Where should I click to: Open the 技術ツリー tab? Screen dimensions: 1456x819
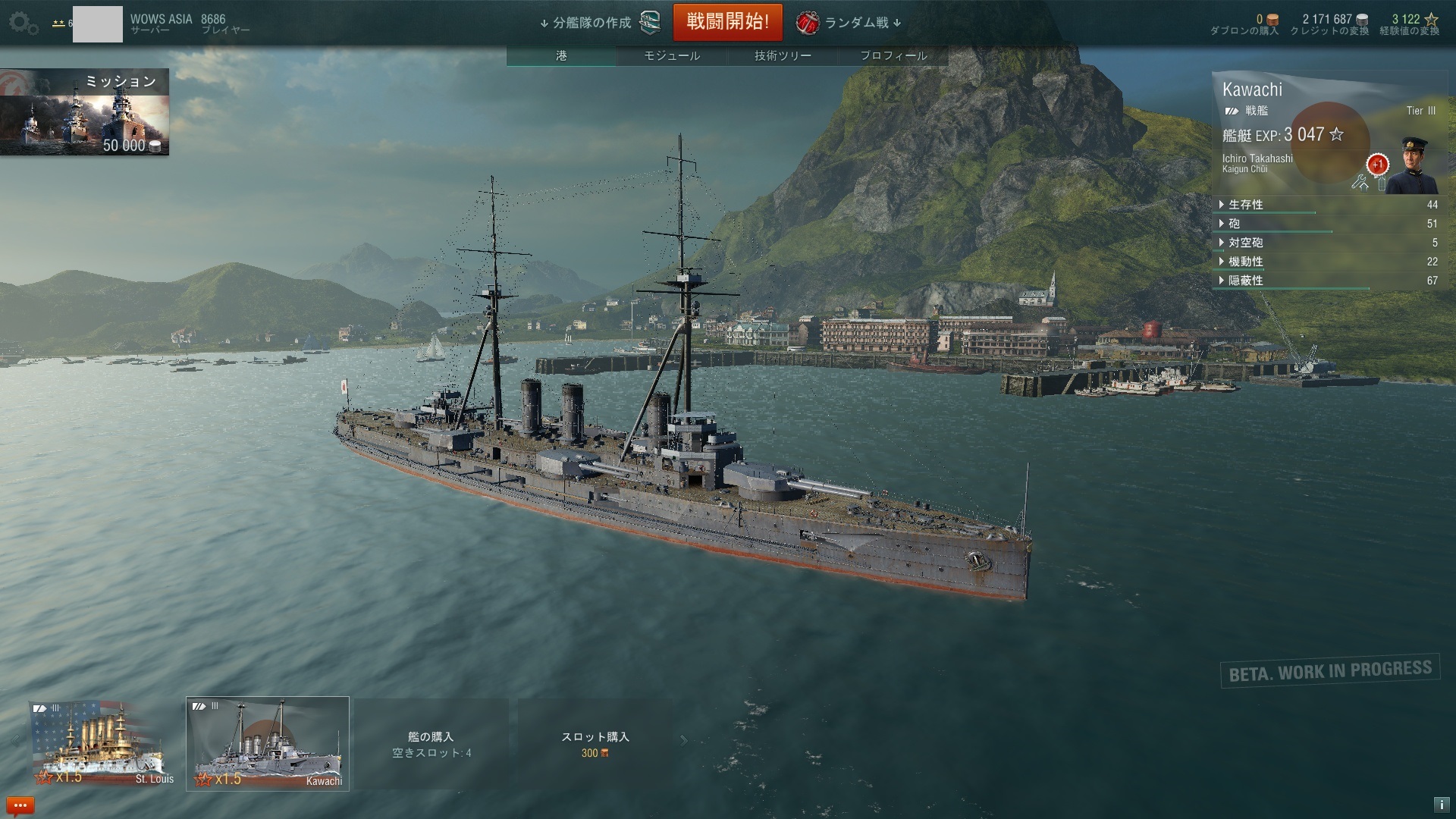coord(783,55)
